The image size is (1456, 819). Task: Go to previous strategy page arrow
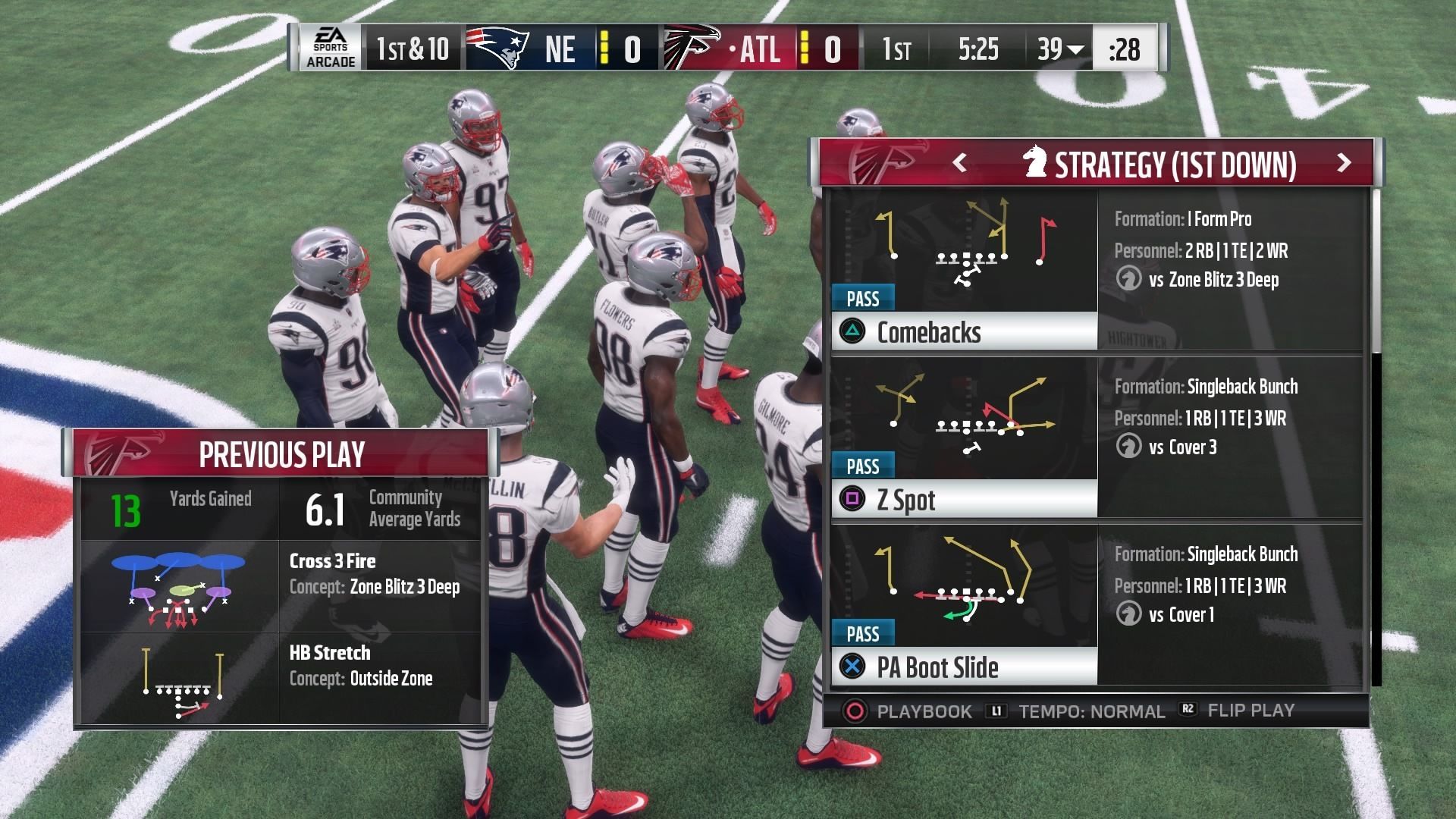[959, 163]
